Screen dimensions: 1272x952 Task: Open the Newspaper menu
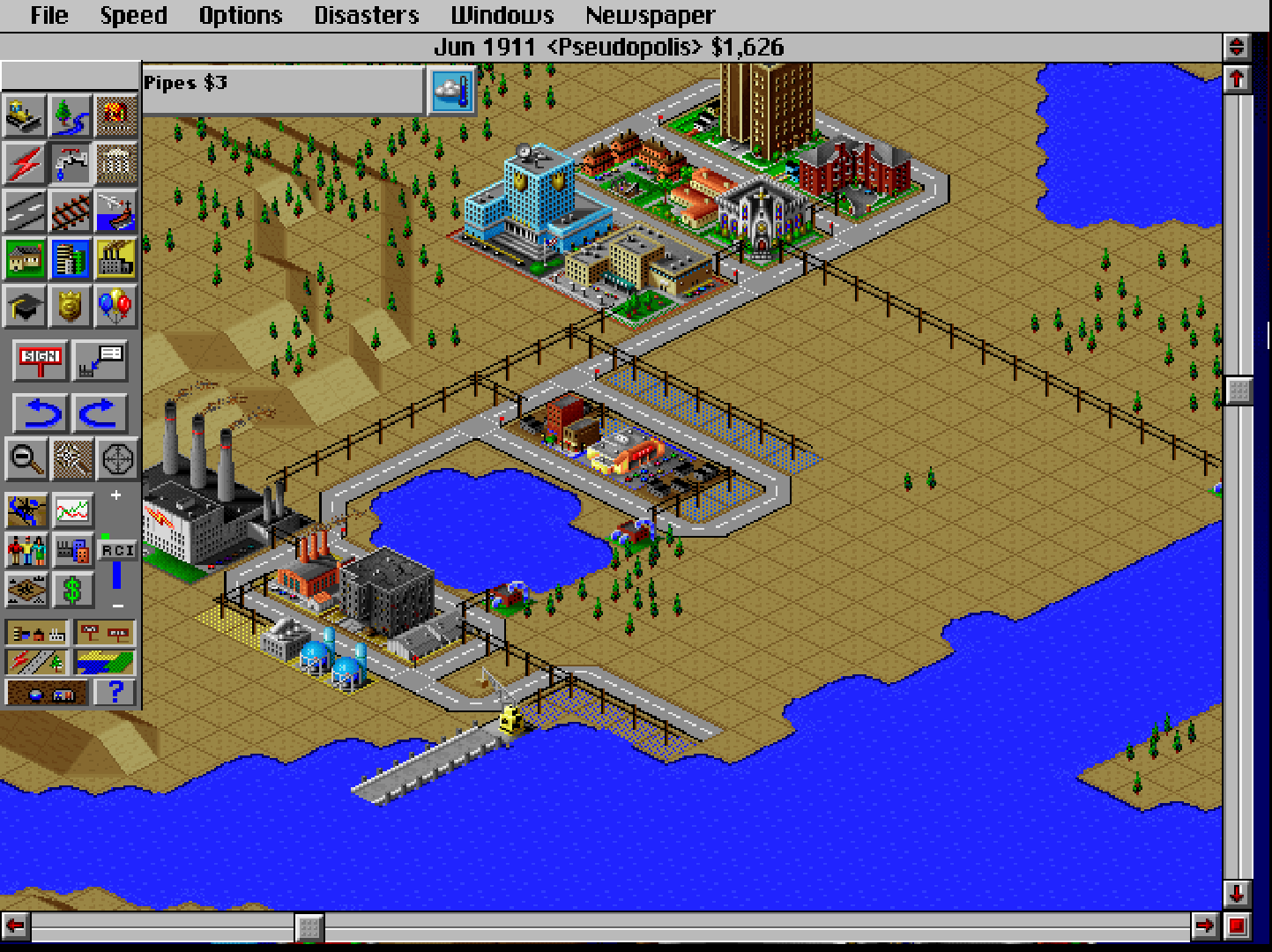pyautogui.click(x=650, y=14)
